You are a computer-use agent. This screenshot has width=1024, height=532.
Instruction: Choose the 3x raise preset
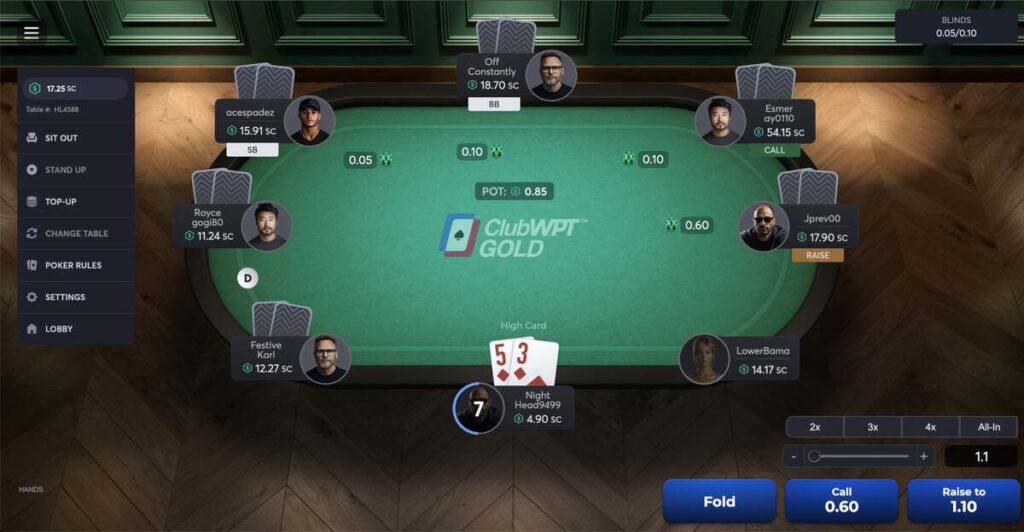point(873,427)
